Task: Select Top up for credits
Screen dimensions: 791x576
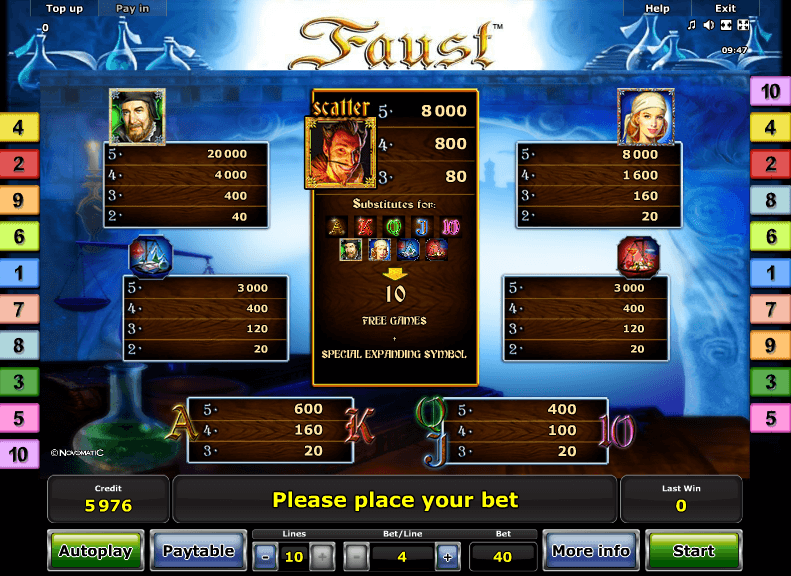Action: (64, 9)
